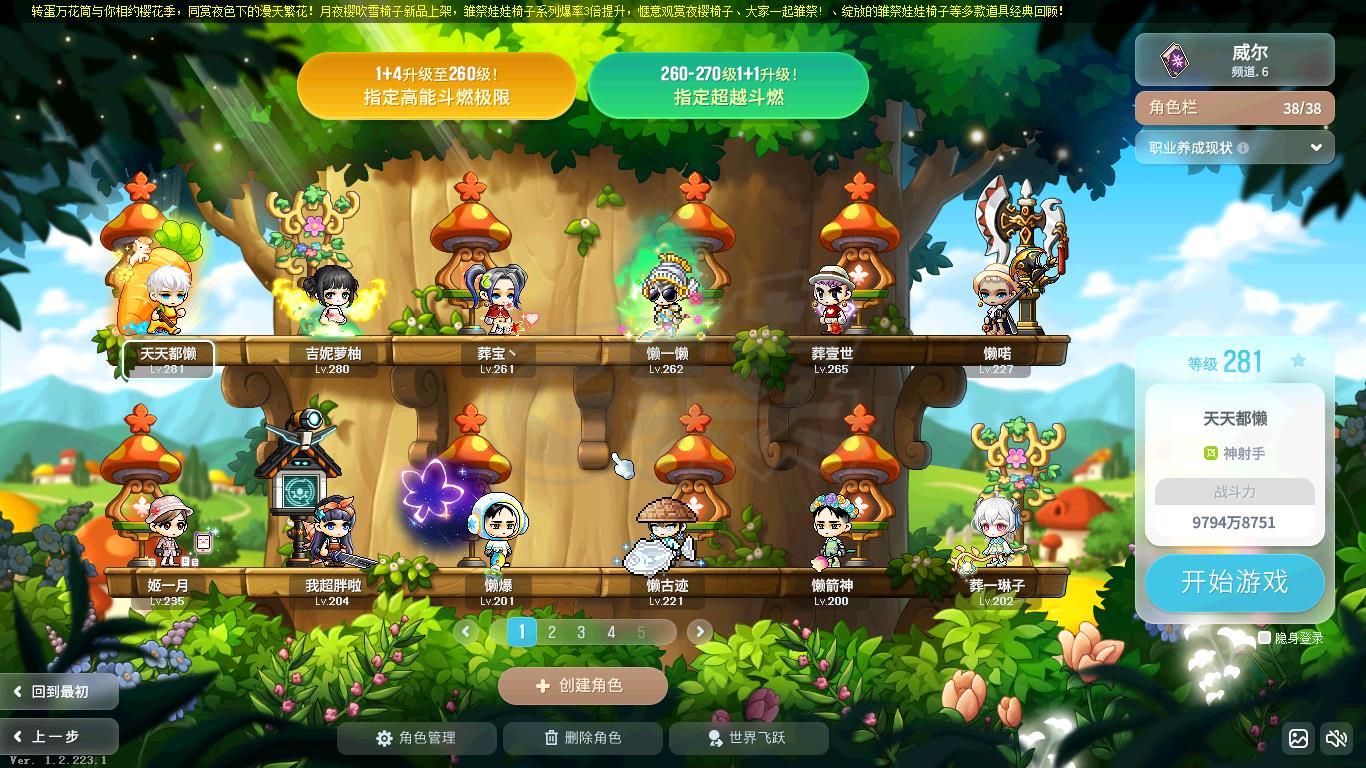Switch to character page 2

pyautogui.click(x=551, y=632)
